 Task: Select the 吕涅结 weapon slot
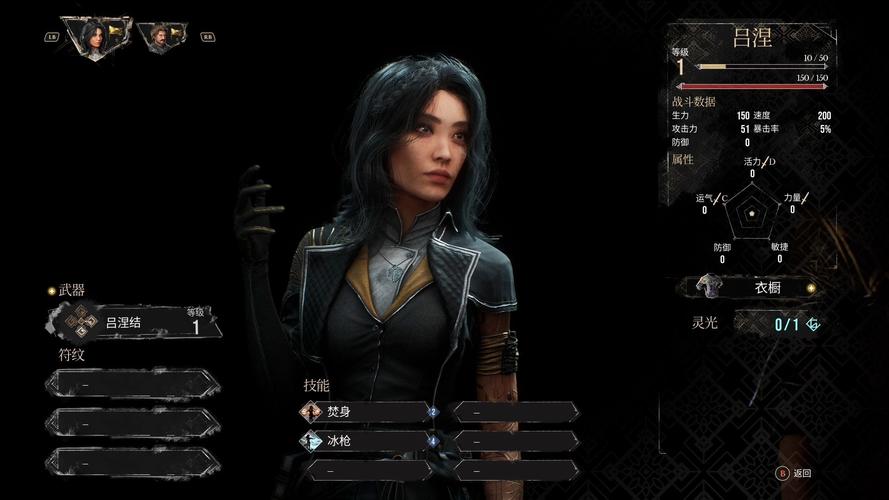pyautogui.click(x=134, y=322)
